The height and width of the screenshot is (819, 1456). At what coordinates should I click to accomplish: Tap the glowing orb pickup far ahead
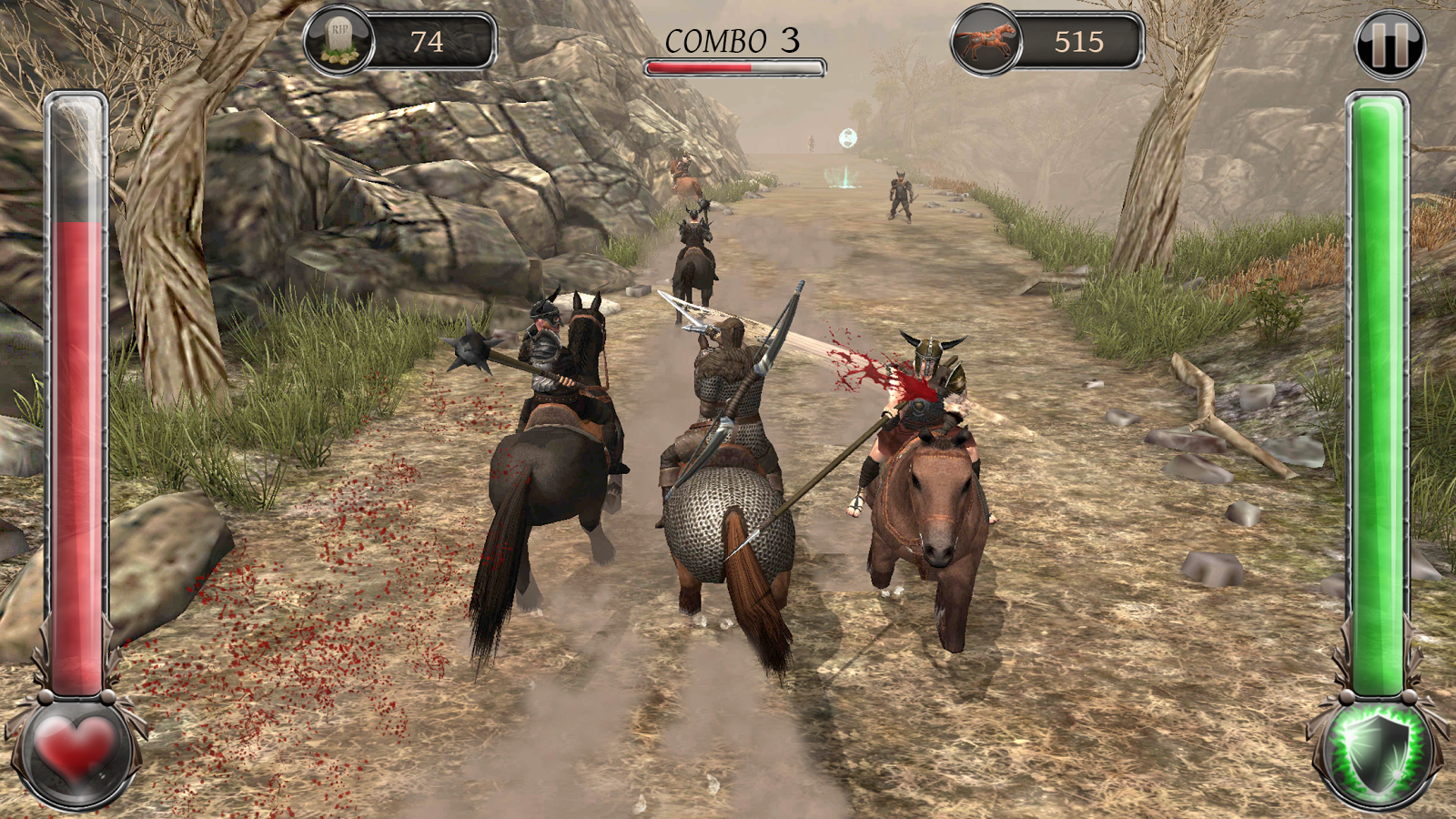pos(846,138)
